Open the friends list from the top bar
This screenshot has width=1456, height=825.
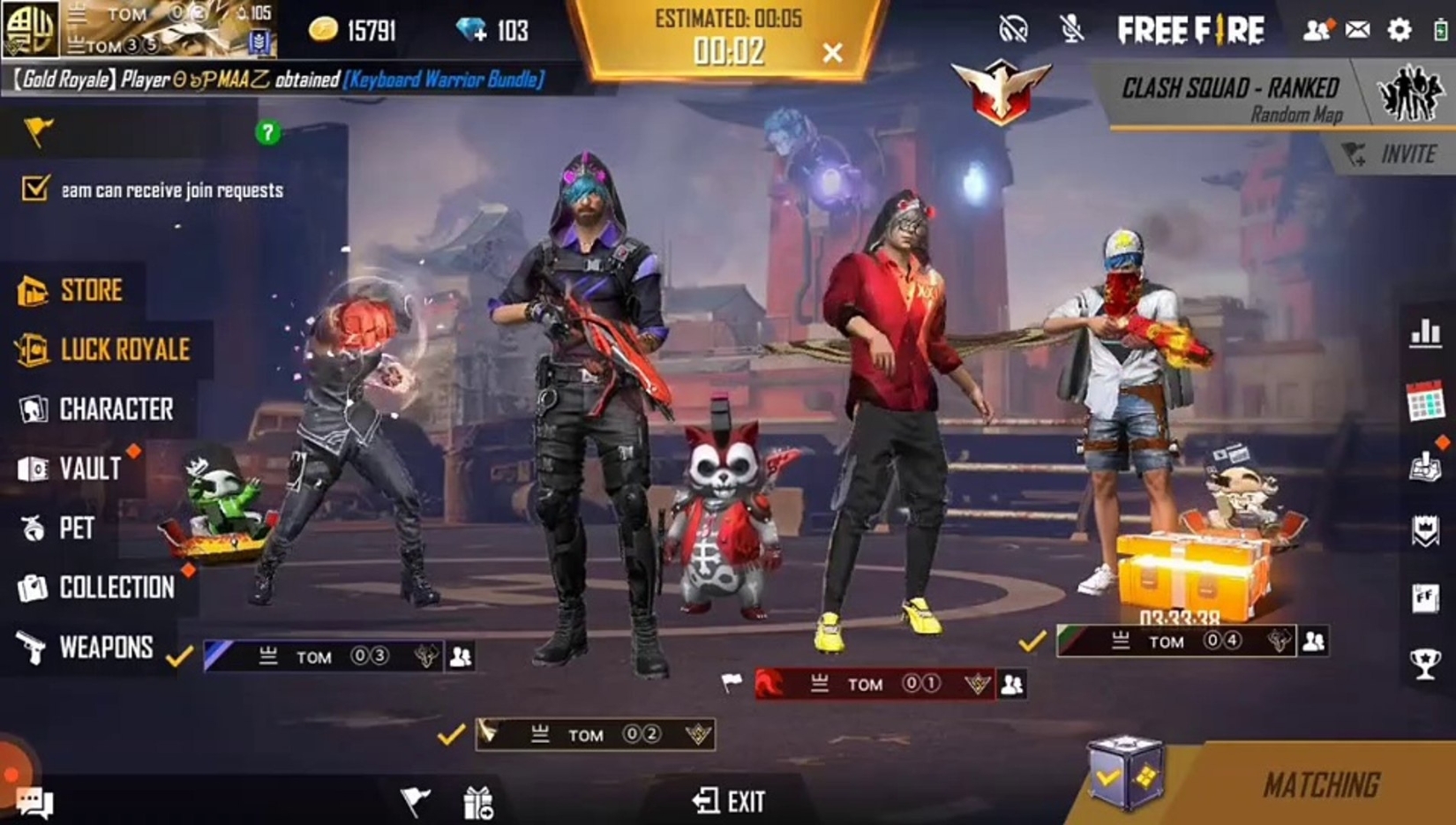coord(1317,27)
